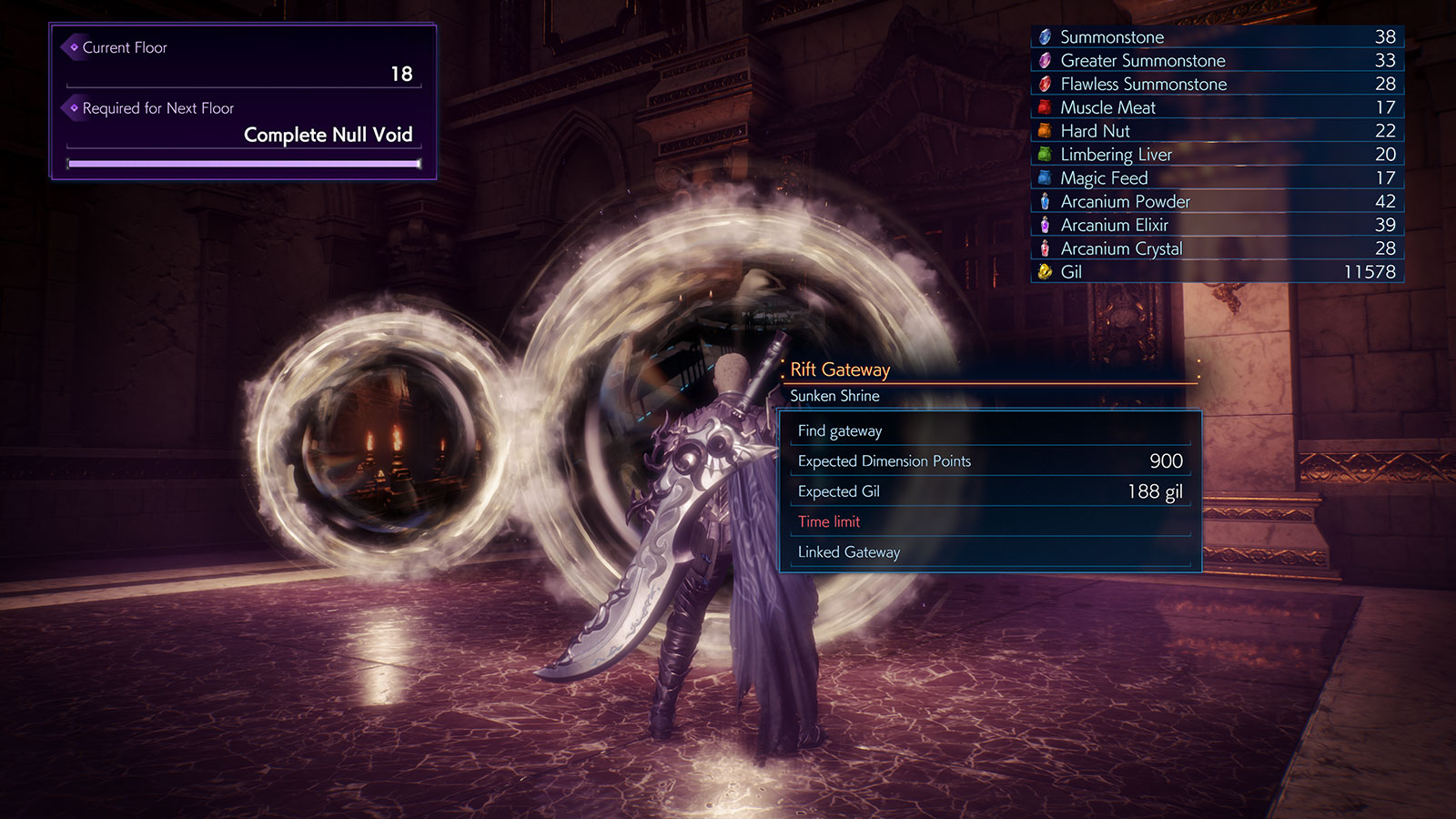Click the Find gateway row
The image size is (1456, 819).
pos(990,431)
